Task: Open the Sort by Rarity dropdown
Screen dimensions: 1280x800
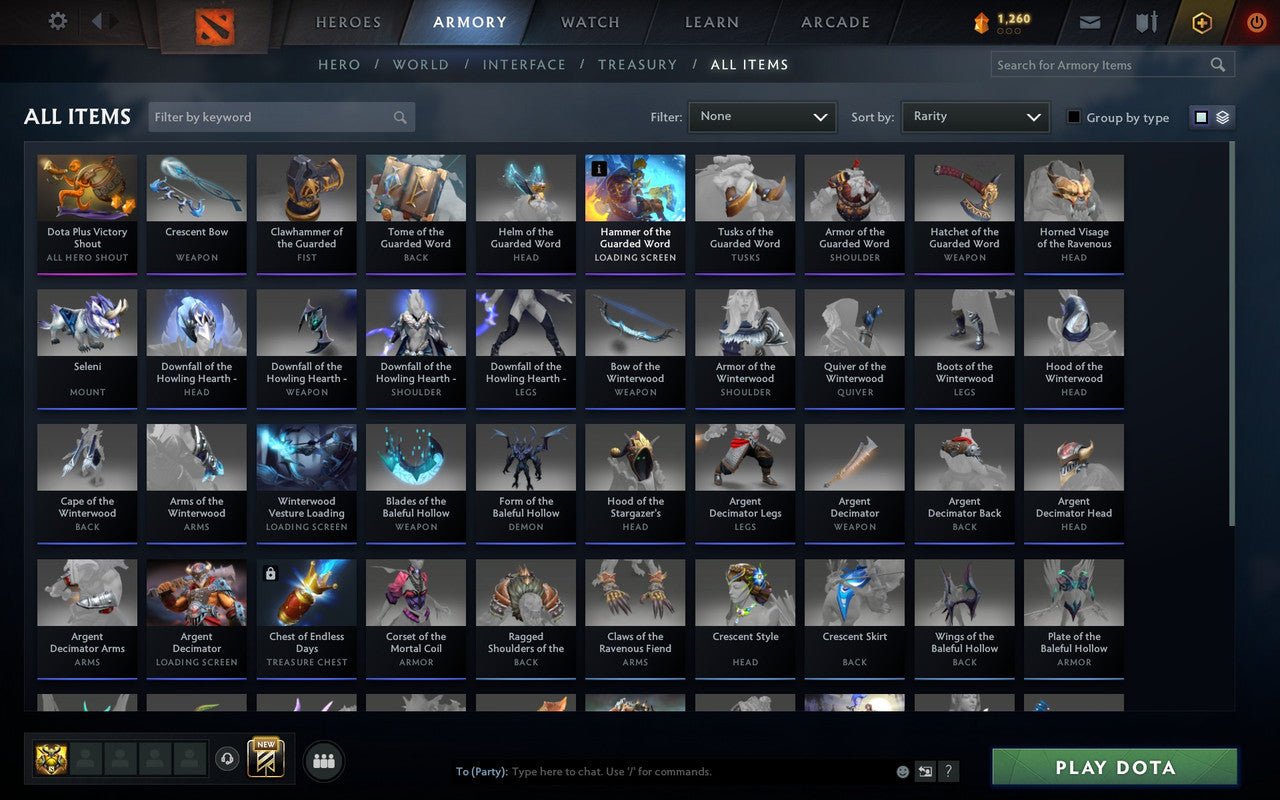Action: (975, 117)
